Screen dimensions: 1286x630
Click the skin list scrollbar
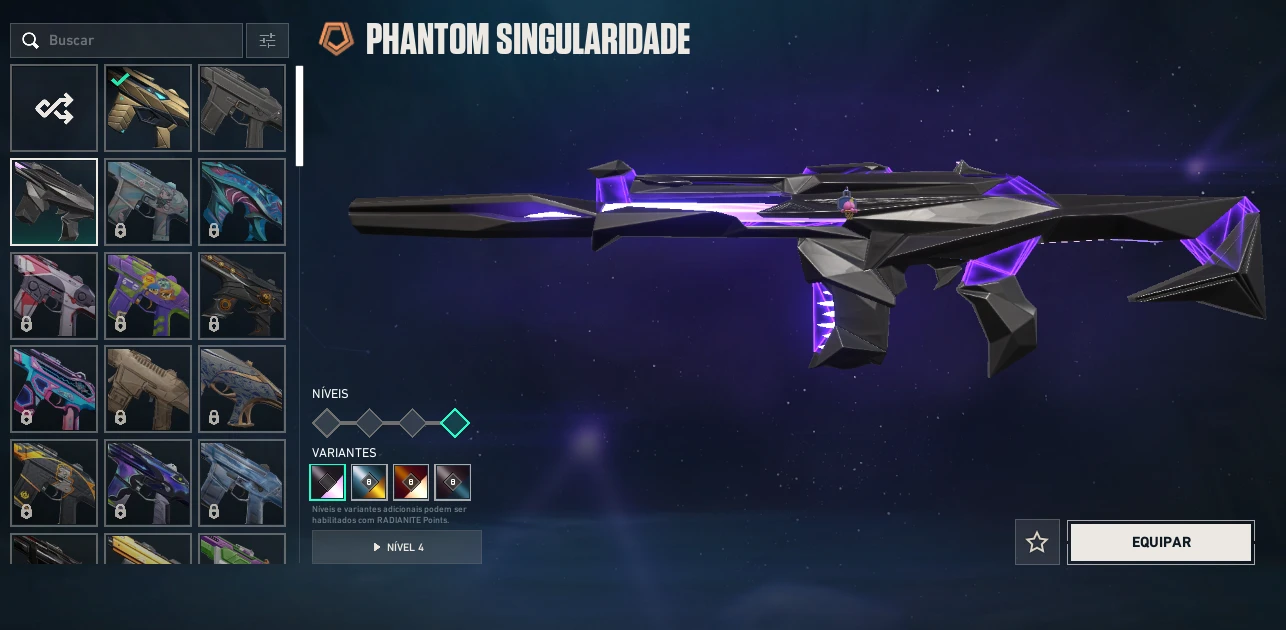[x=299, y=116]
